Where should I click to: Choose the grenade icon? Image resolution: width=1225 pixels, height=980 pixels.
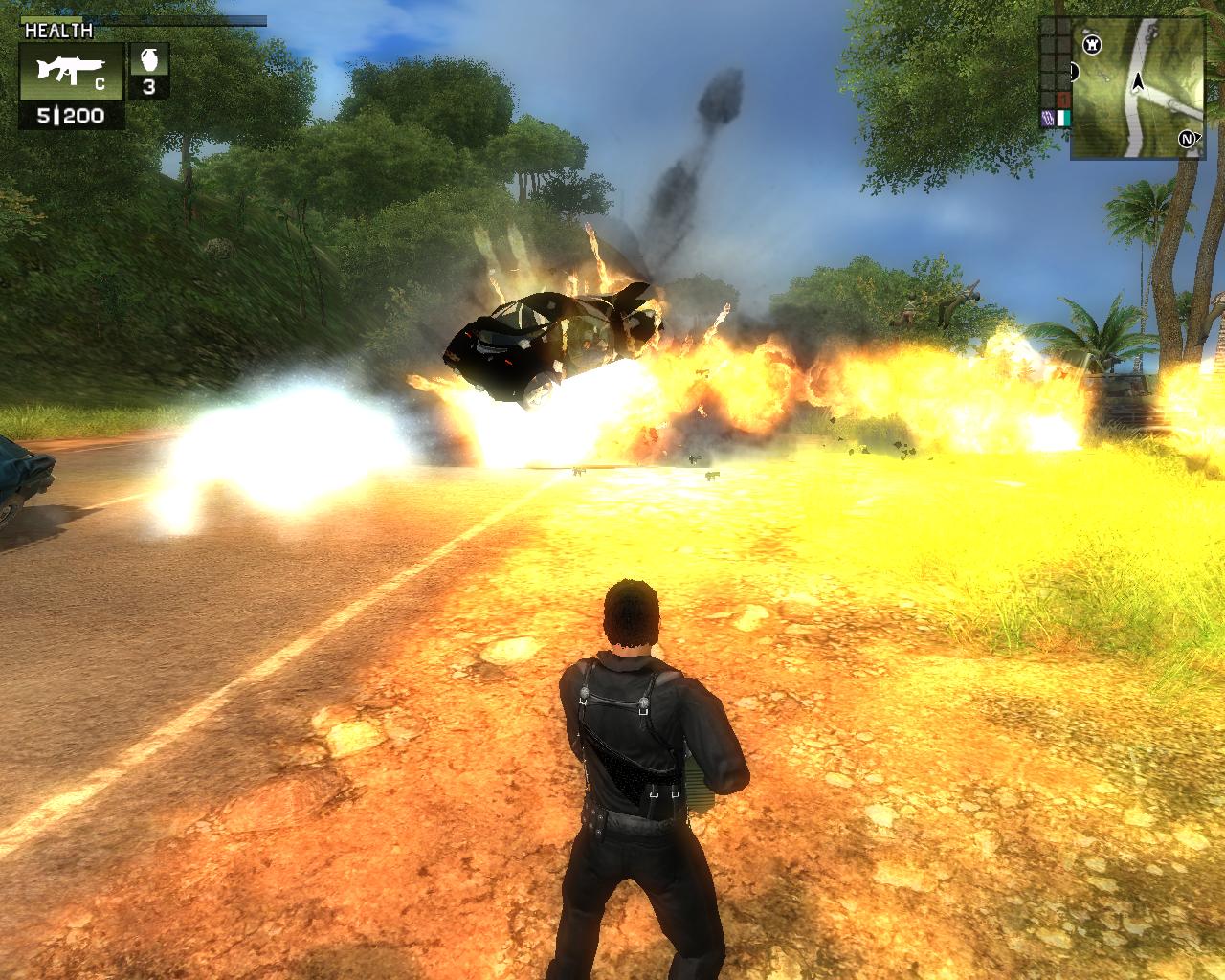[x=148, y=58]
